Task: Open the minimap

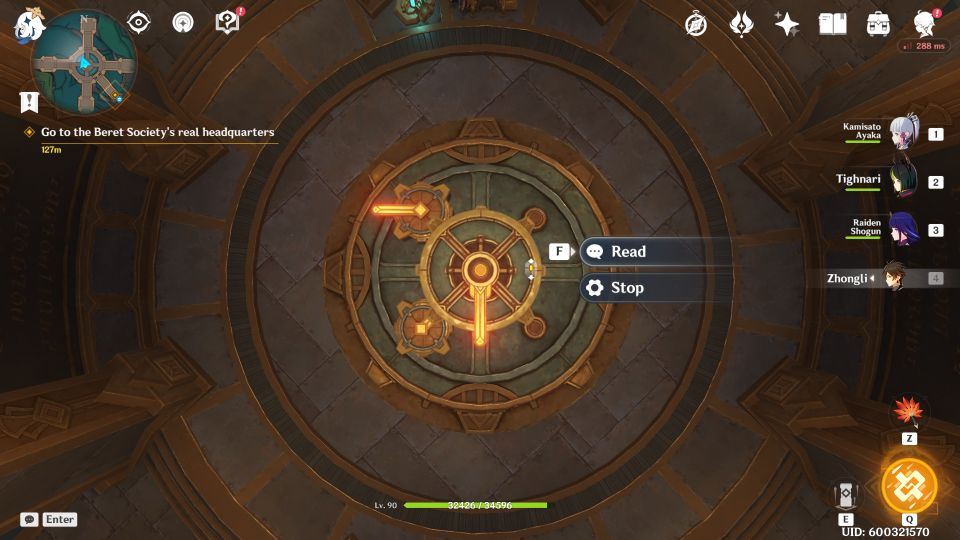Action: pos(85,62)
